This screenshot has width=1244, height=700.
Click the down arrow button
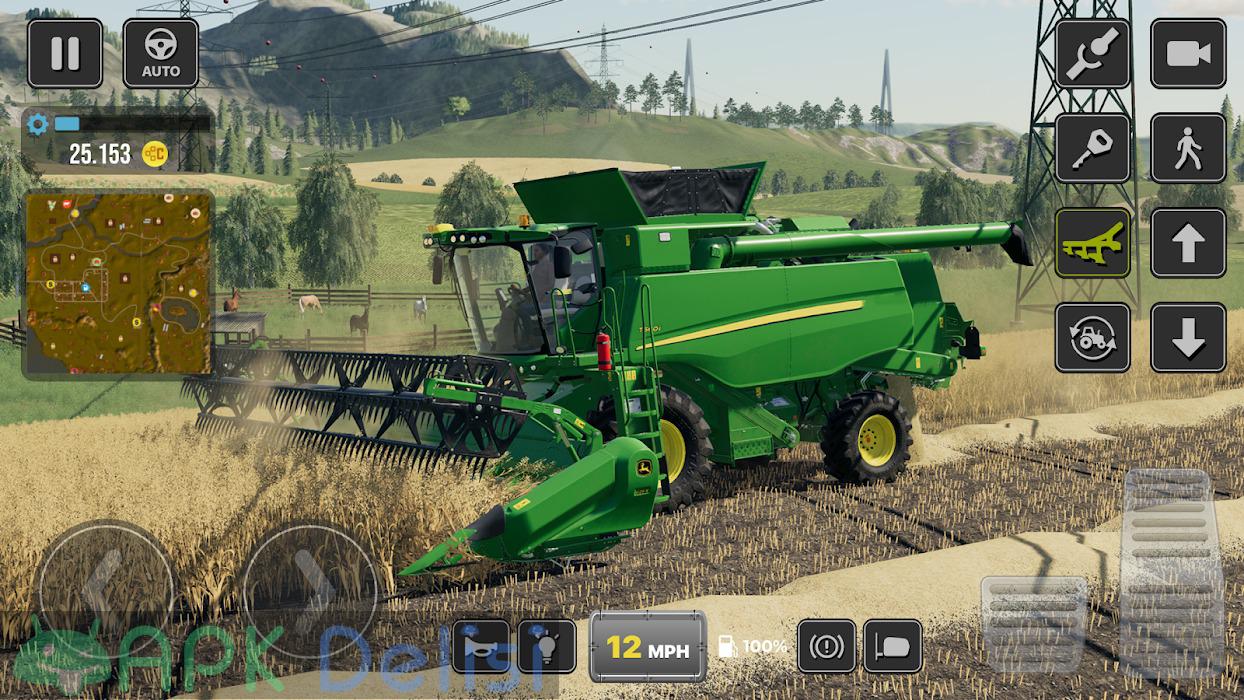tap(1188, 338)
